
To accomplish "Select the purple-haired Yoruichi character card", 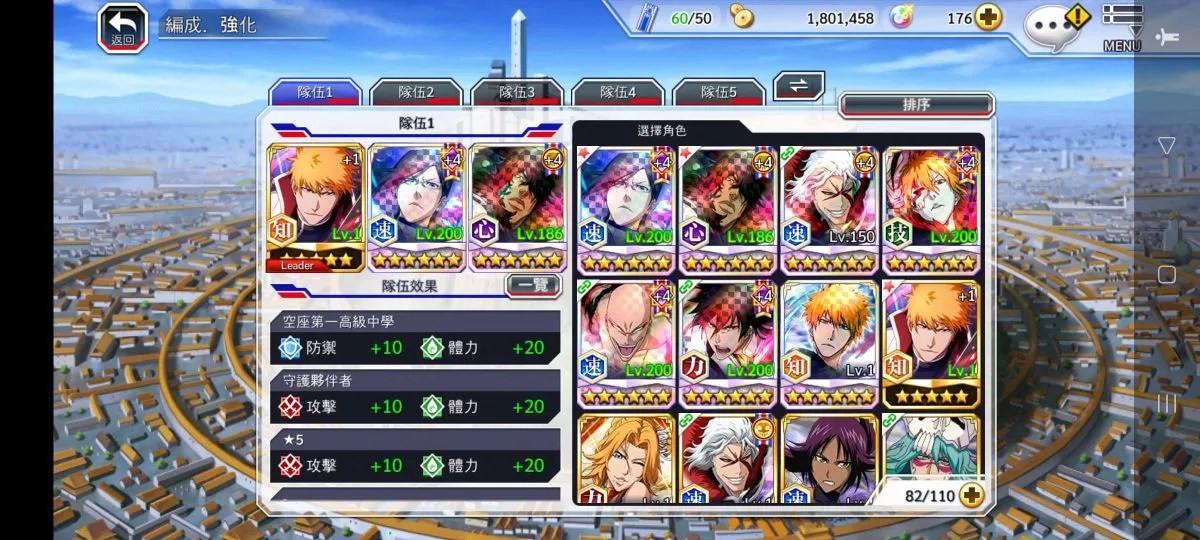I will [828, 458].
